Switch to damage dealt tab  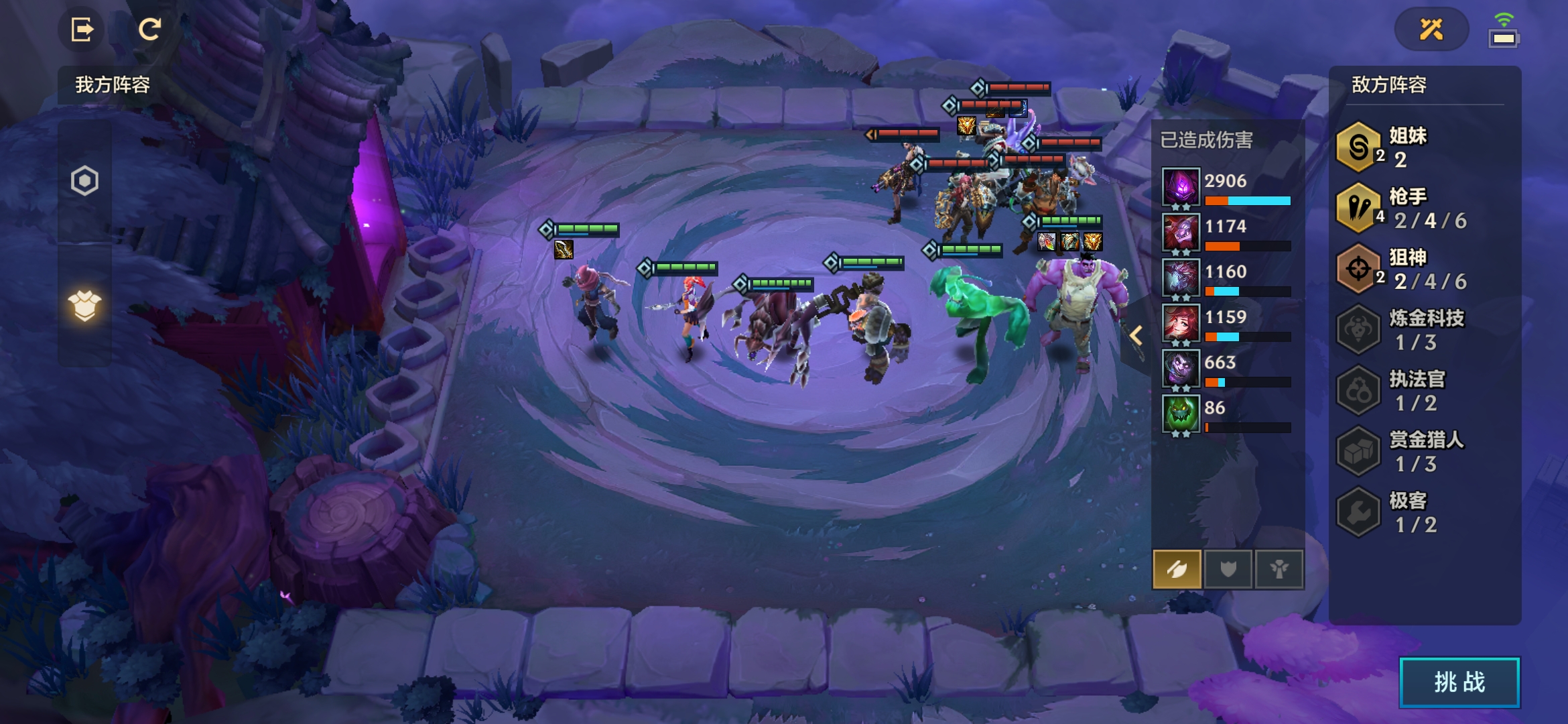point(1177,569)
